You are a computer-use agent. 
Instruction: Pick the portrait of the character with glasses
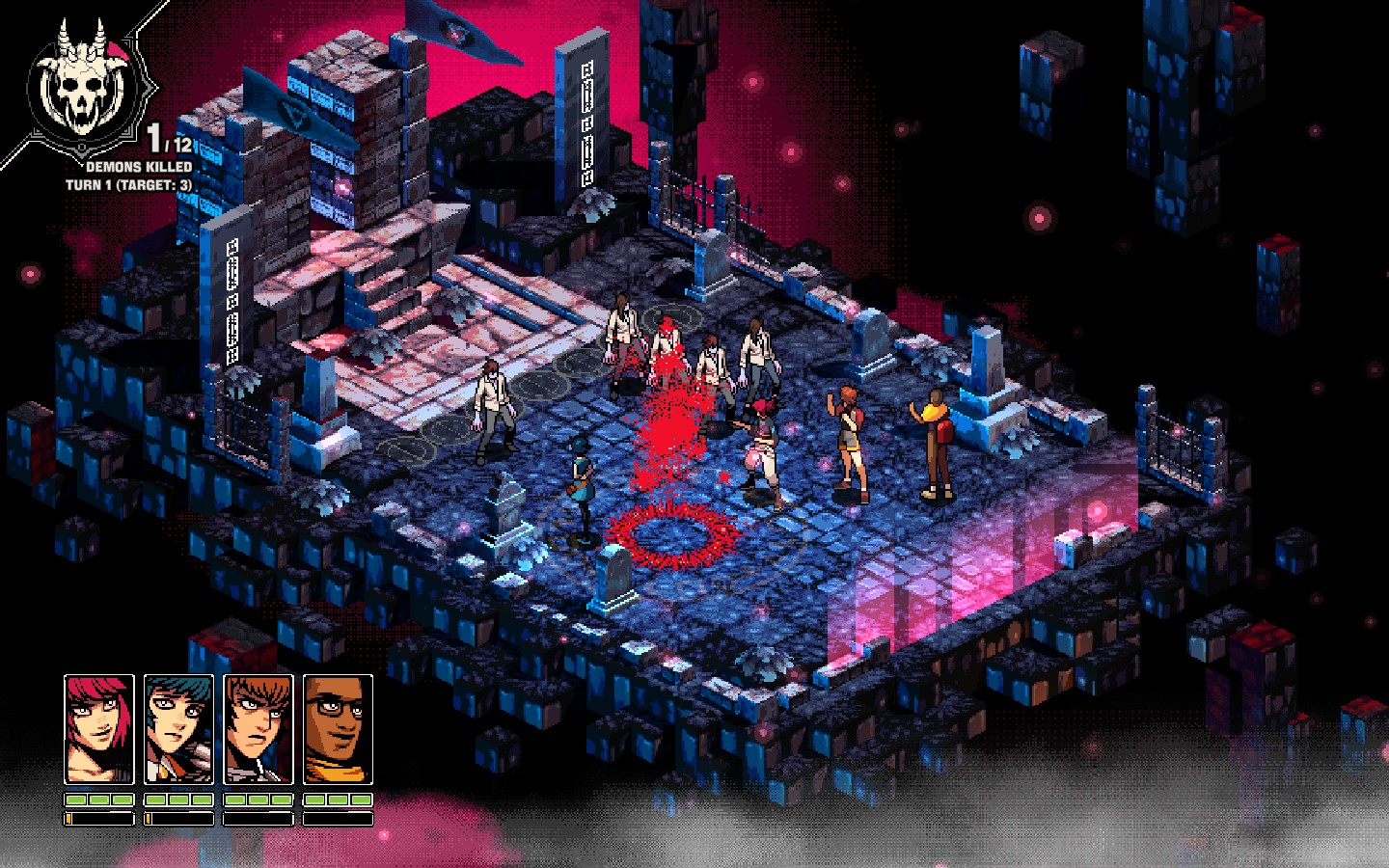[338, 729]
